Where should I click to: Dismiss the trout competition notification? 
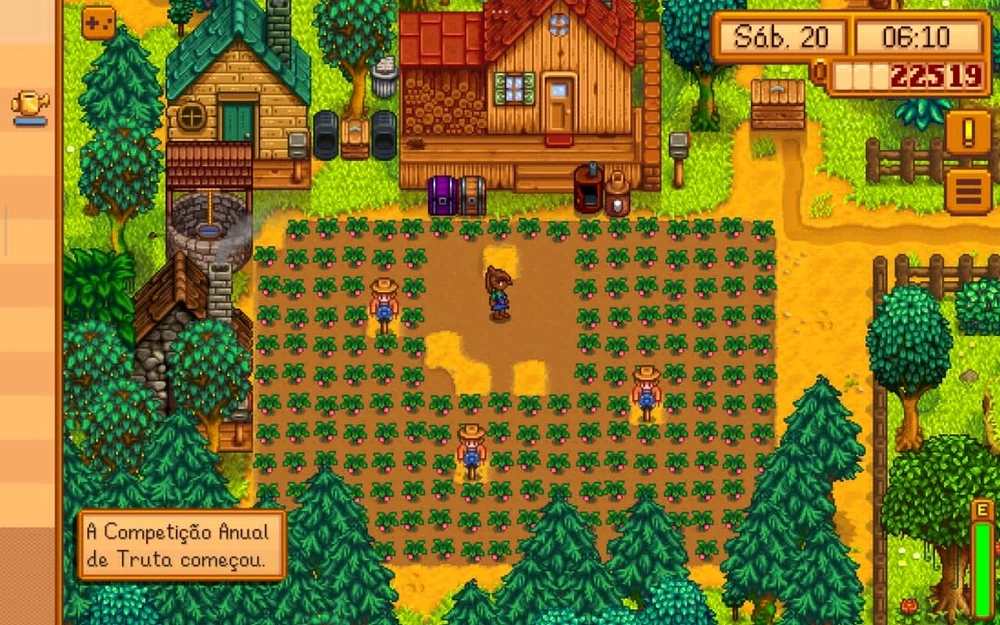coord(181,545)
